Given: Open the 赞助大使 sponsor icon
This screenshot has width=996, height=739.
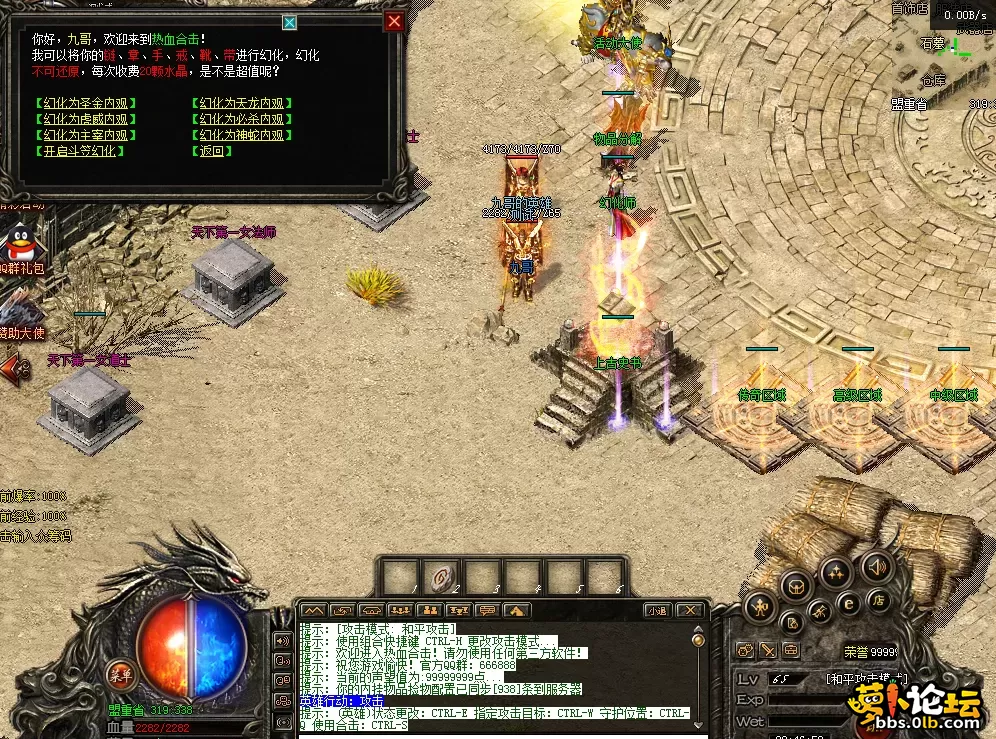Looking at the screenshot, I should (x=22, y=312).
